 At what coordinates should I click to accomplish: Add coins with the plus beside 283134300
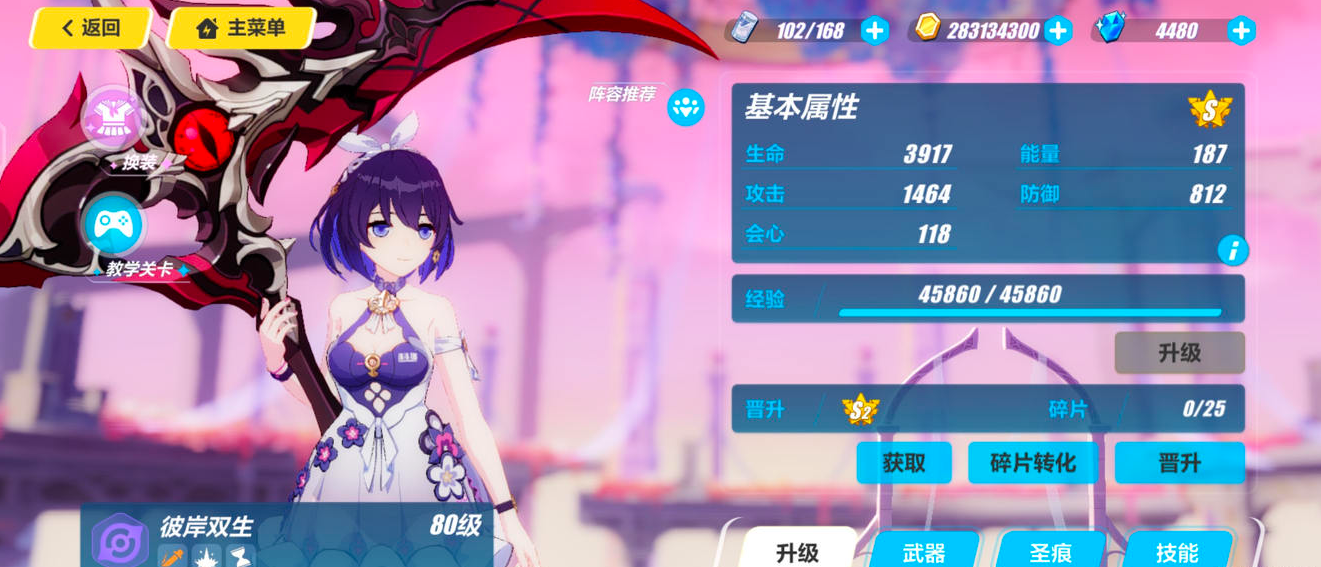(x=1058, y=31)
